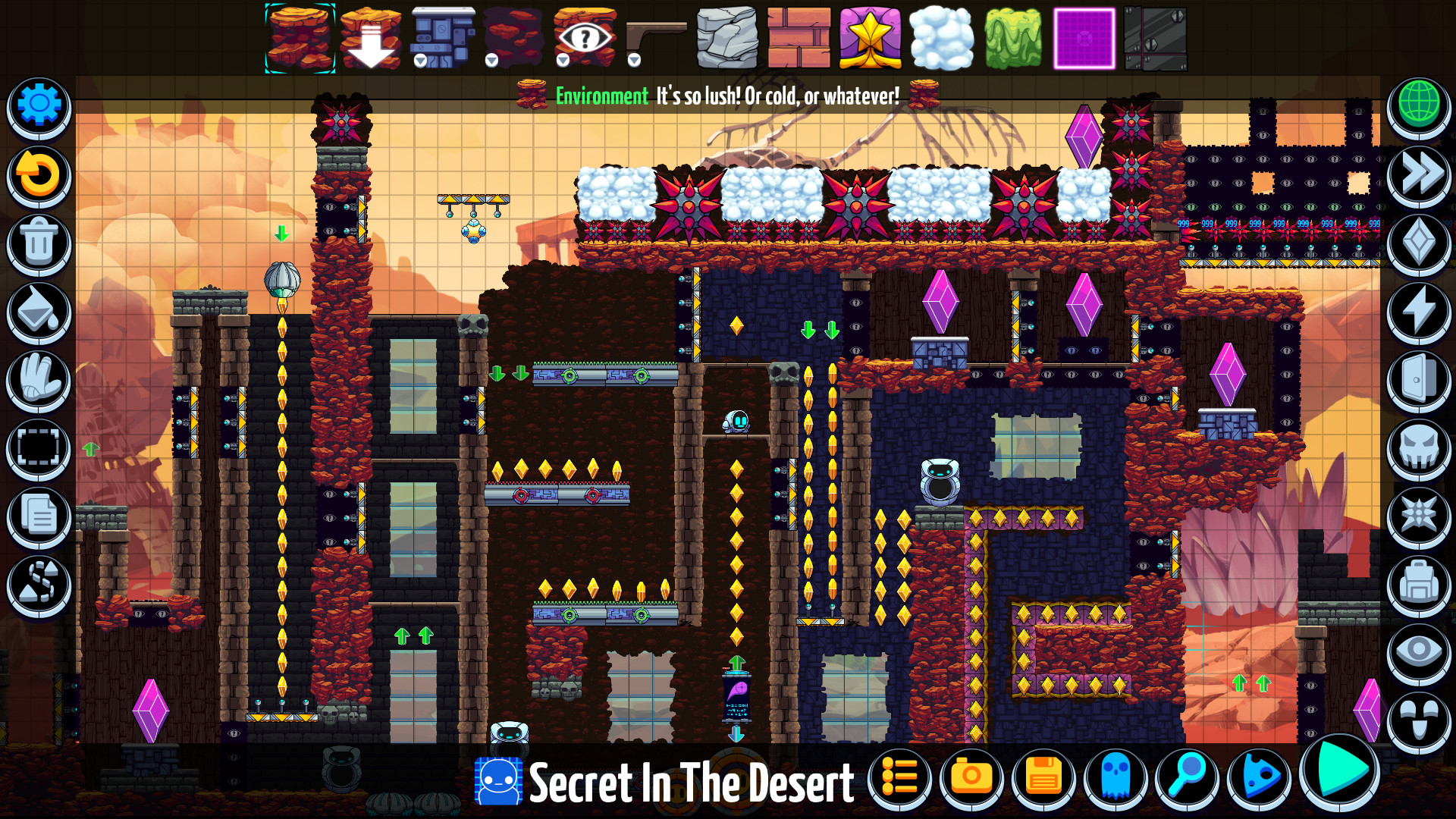Image resolution: width=1456 pixels, height=819 pixels.
Task: Deselect the highlighted Environment tile
Action: tap(300, 39)
